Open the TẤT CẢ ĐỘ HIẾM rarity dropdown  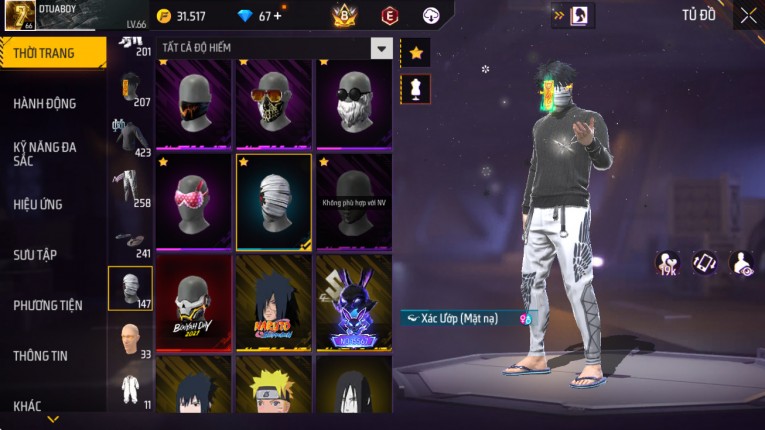click(x=381, y=48)
